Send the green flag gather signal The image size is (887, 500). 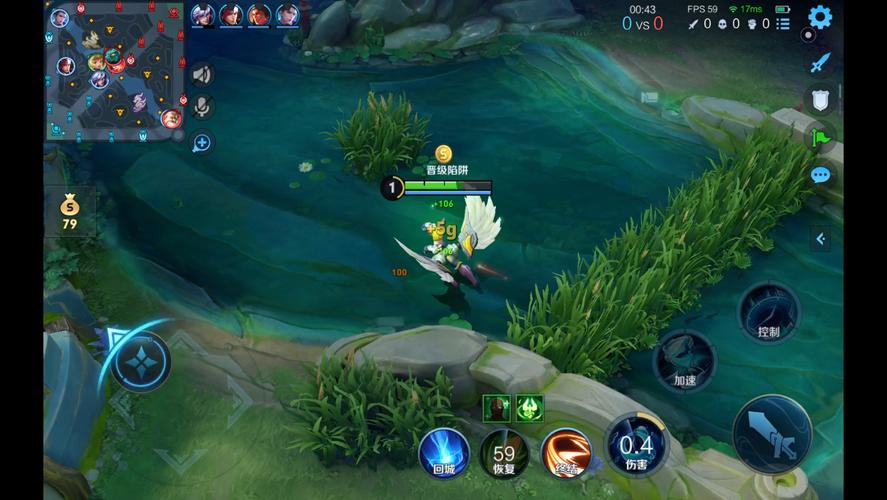820,137
